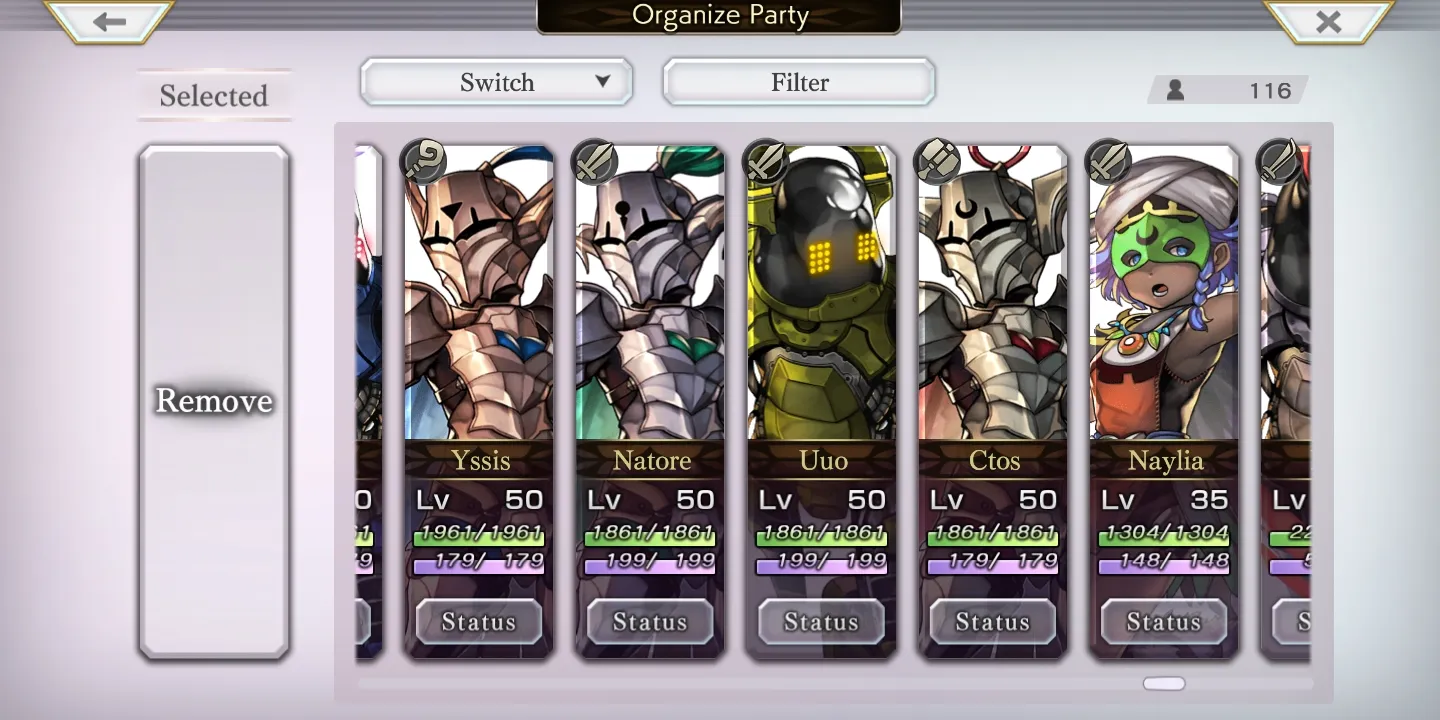Close the Organize Party screen
Viewport: 1440px width, 720px height.
(x=1328, y=21)
